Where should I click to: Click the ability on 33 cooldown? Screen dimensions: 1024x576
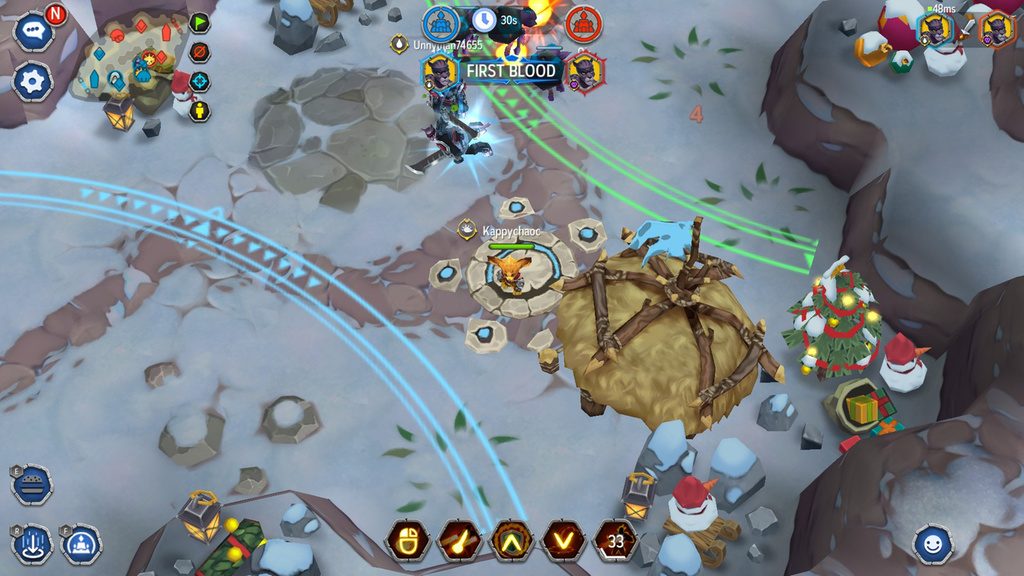click(615, 540)
